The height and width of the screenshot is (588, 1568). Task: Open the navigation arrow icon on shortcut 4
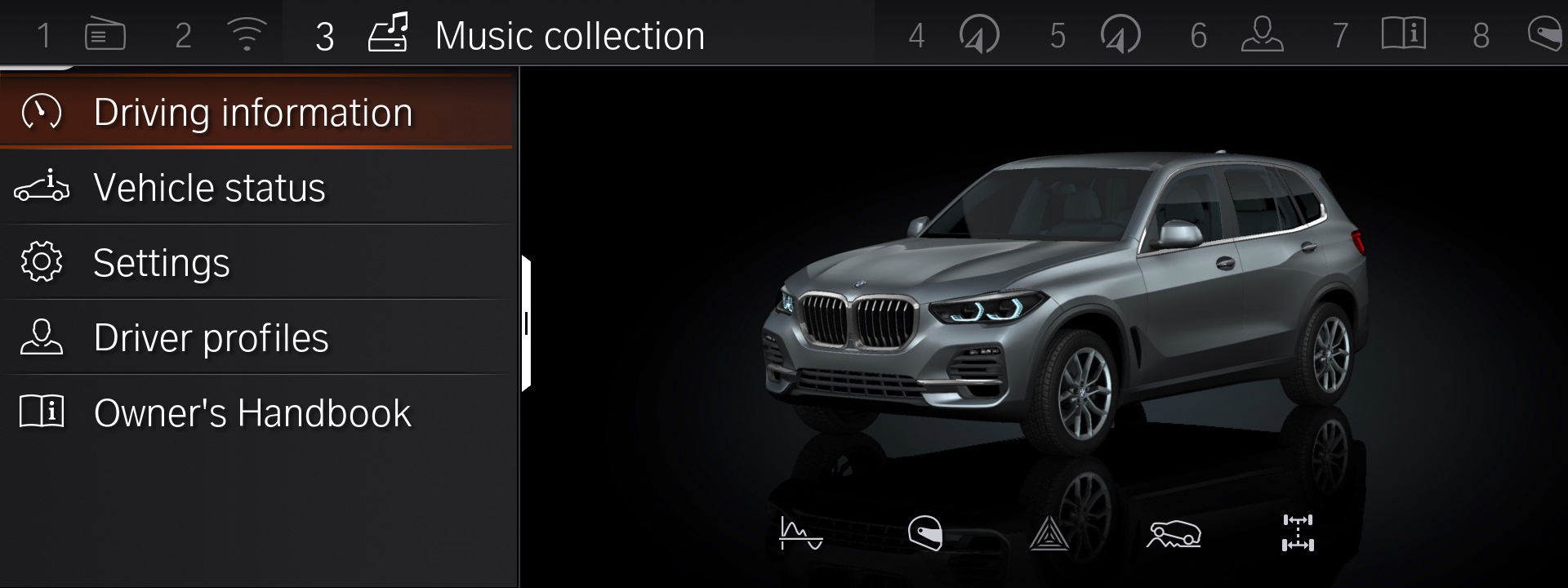pos(979,34)
